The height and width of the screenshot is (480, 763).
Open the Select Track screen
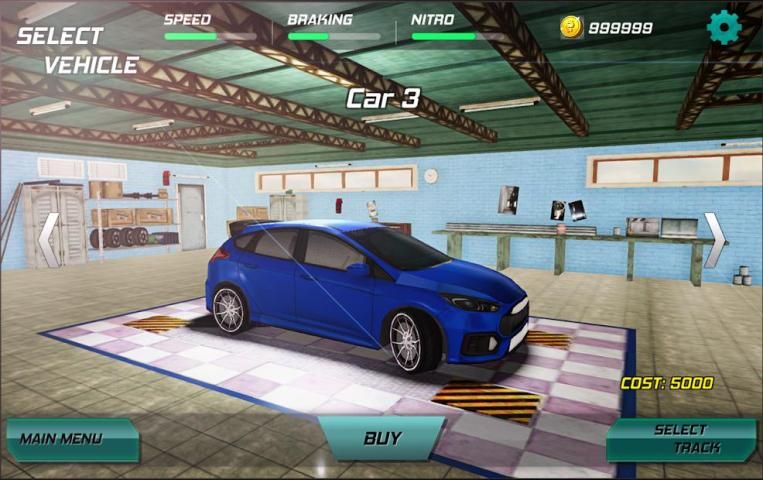click(683, 439)
